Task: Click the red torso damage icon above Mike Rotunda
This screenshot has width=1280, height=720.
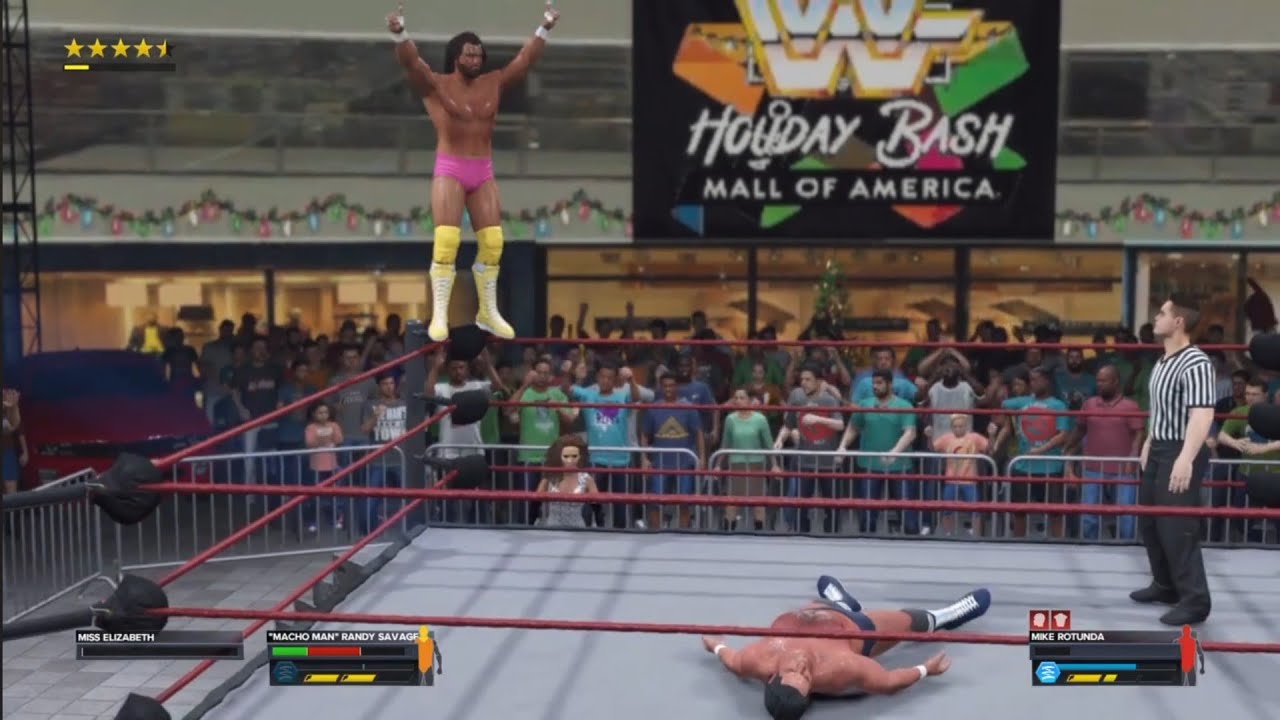Action: [1060, 620]
